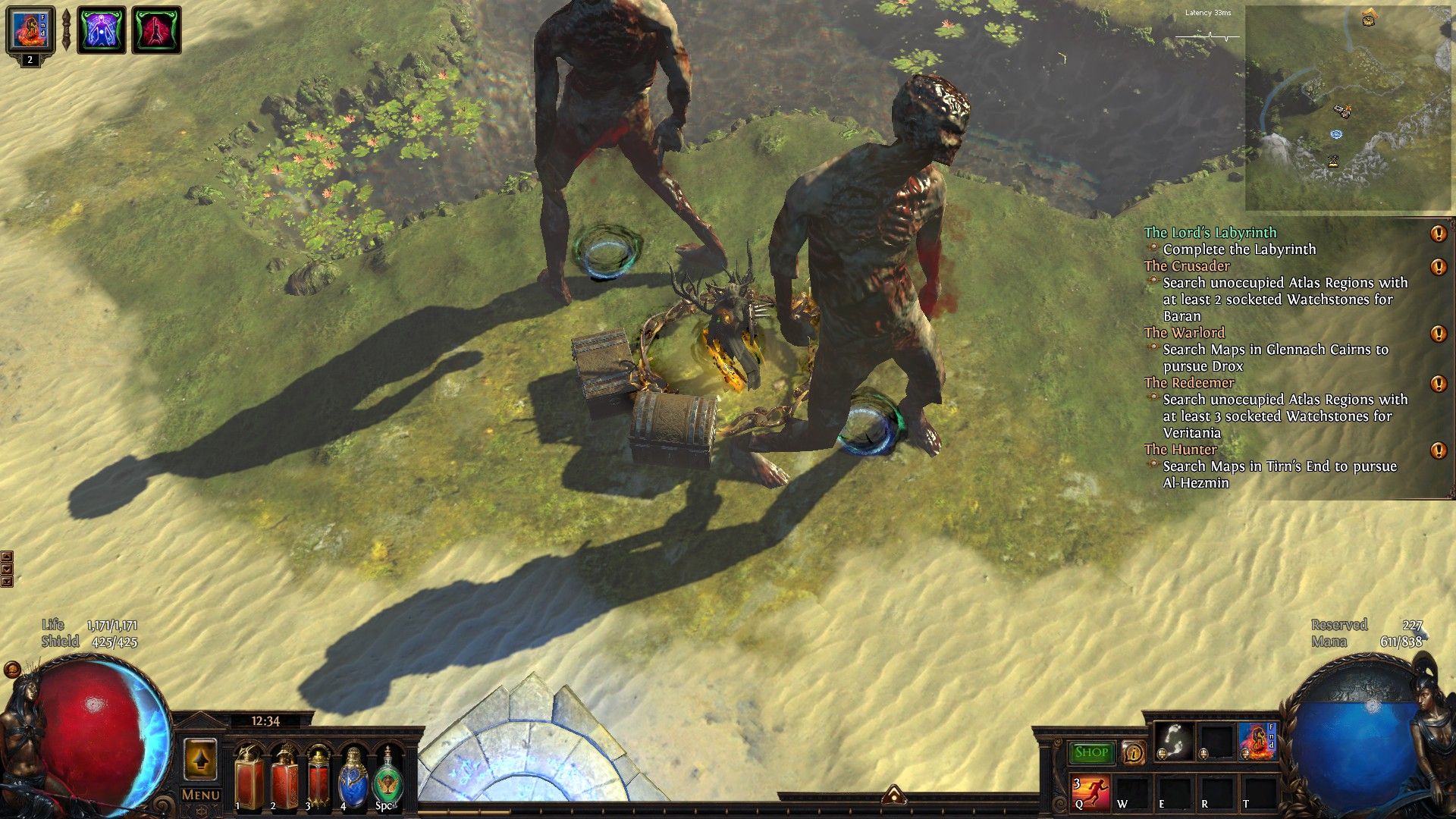
Task: Activate the red sprint skill bound to Q
Action: tap(1092, 792)
